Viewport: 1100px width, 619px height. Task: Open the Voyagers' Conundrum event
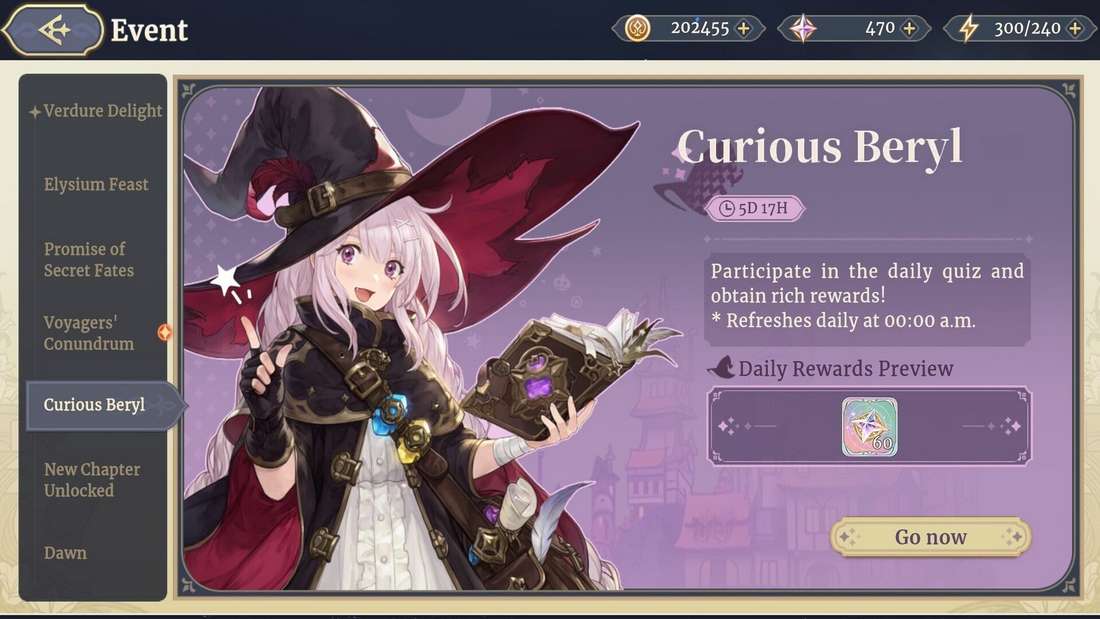(x=89, y=333)
